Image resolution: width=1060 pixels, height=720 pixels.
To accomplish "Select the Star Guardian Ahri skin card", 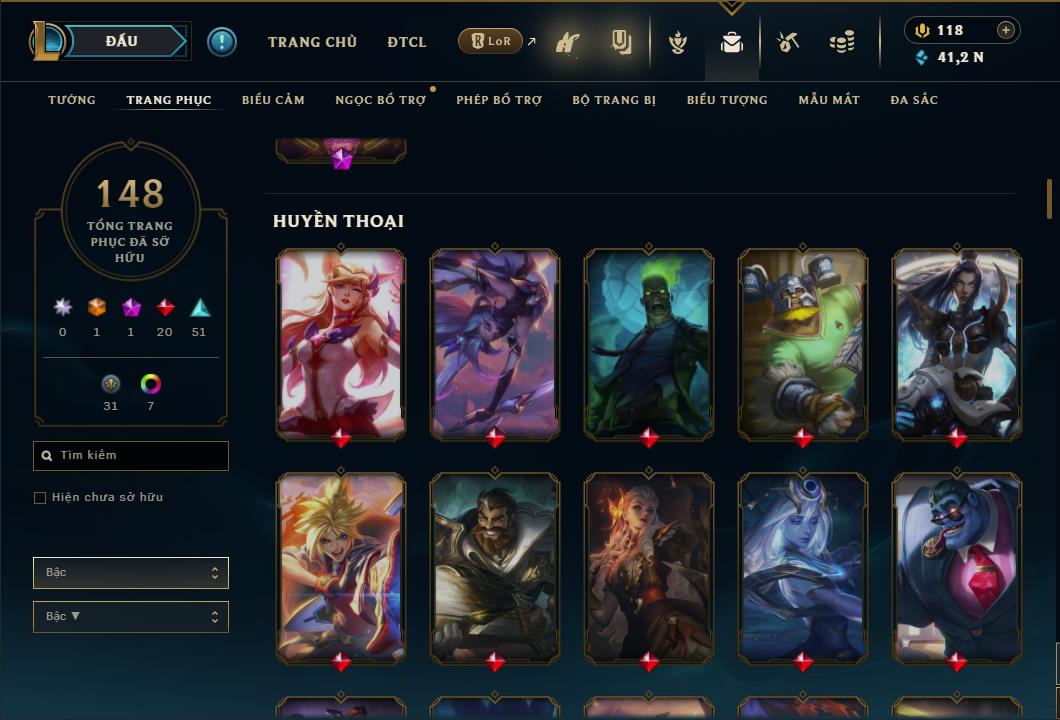I will [341, 342].
